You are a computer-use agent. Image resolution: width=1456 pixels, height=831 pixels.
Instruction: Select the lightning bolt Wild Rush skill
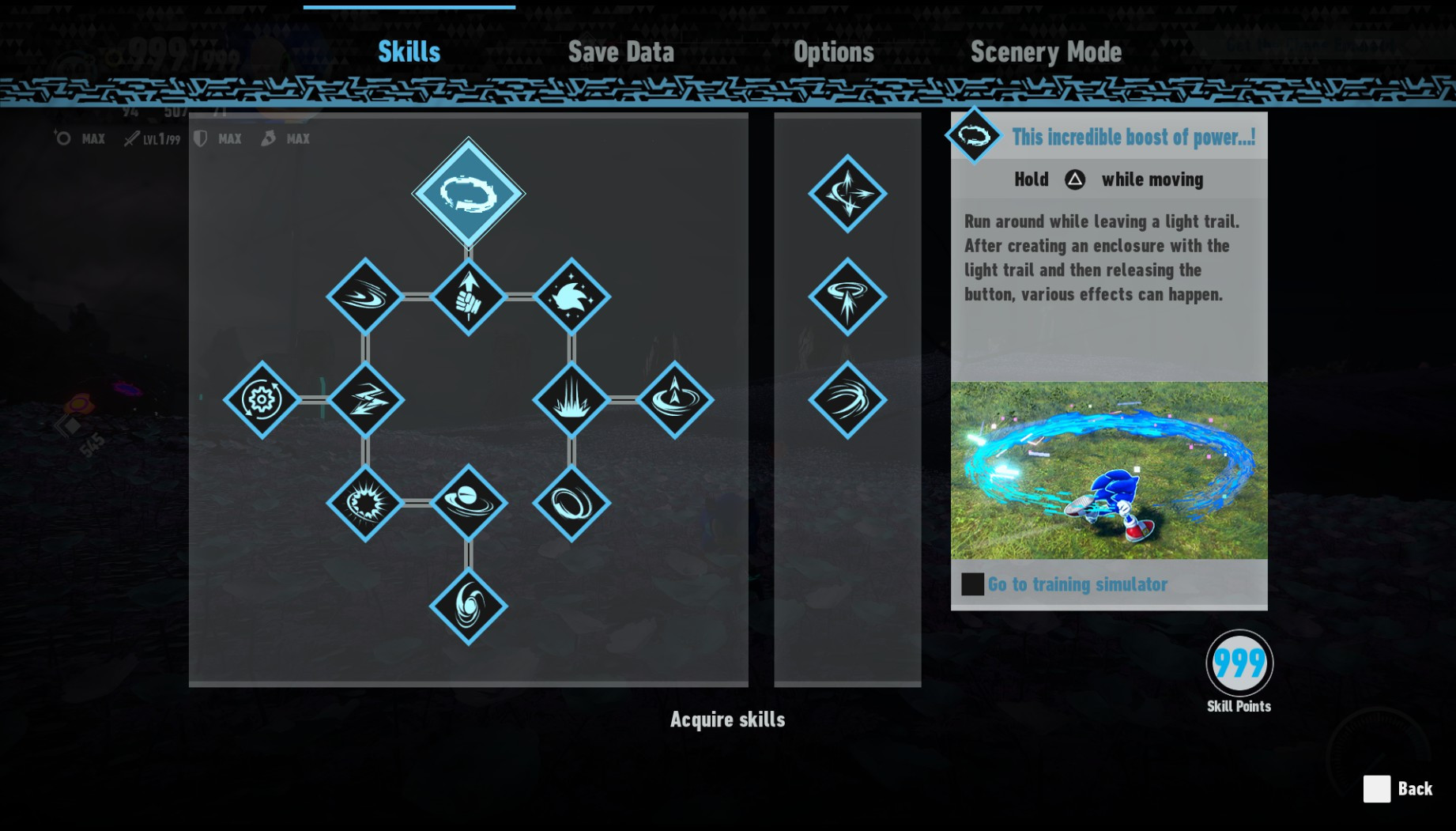coord(365,399)
